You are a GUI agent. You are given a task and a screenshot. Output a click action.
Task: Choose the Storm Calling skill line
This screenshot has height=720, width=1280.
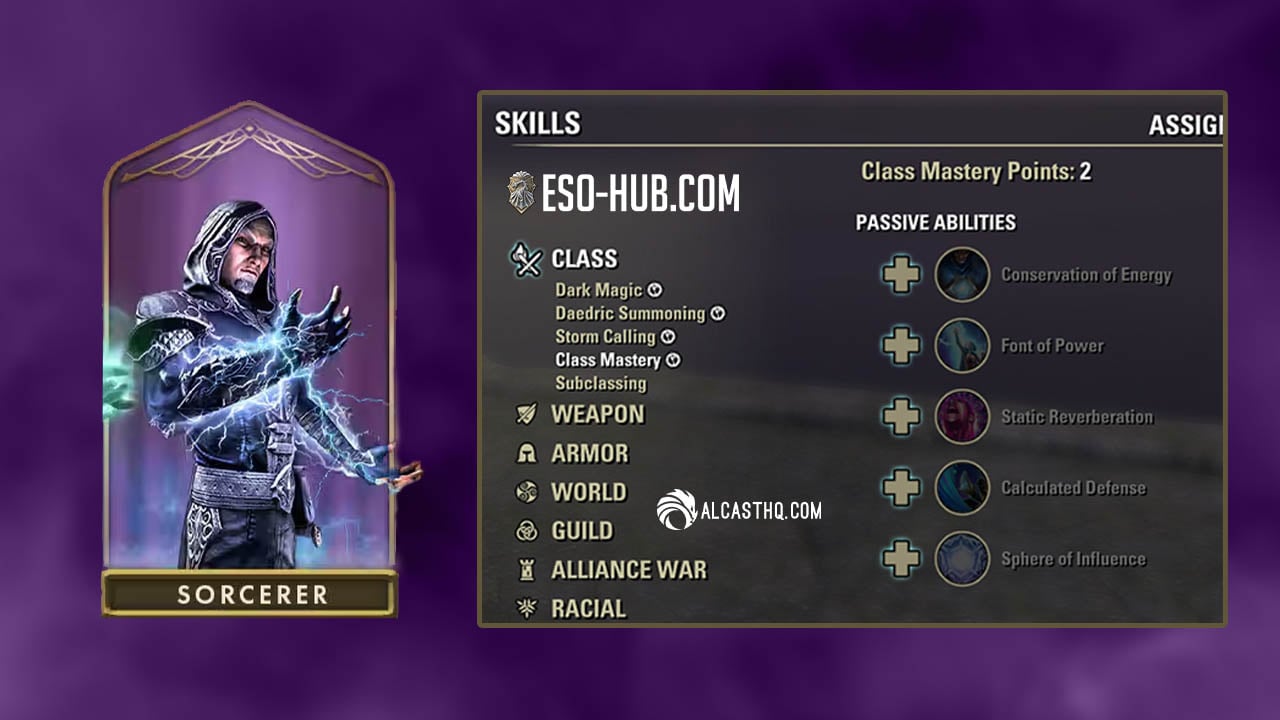605,336
